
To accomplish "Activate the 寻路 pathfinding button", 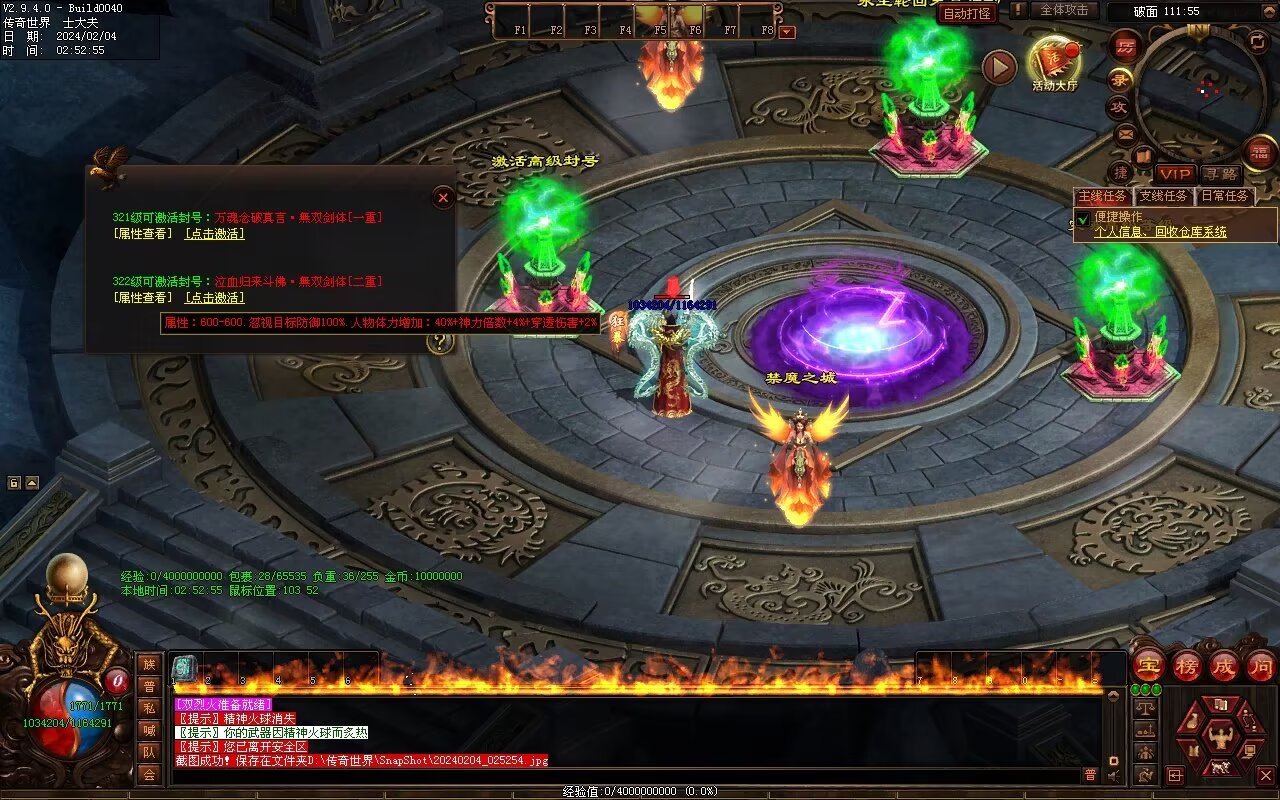I will point(1219,174).
